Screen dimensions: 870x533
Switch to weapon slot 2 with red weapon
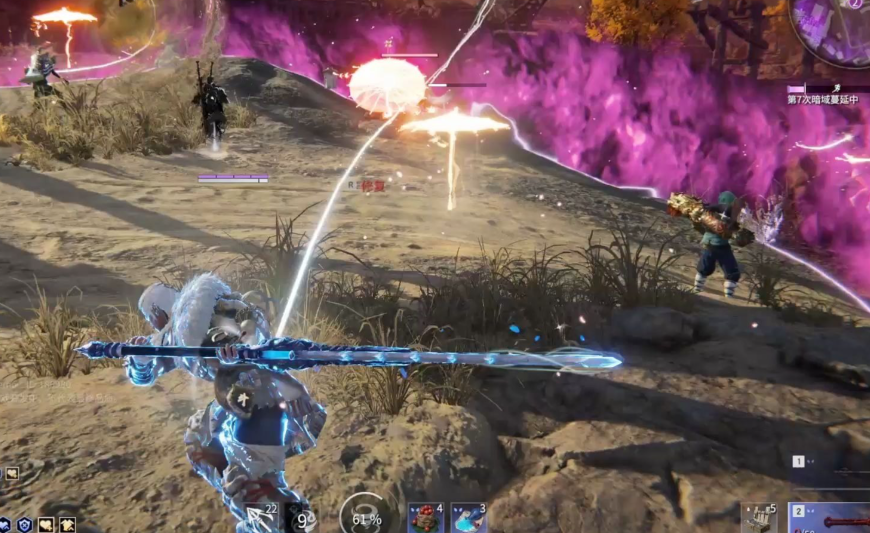click(x=830, y=518)
